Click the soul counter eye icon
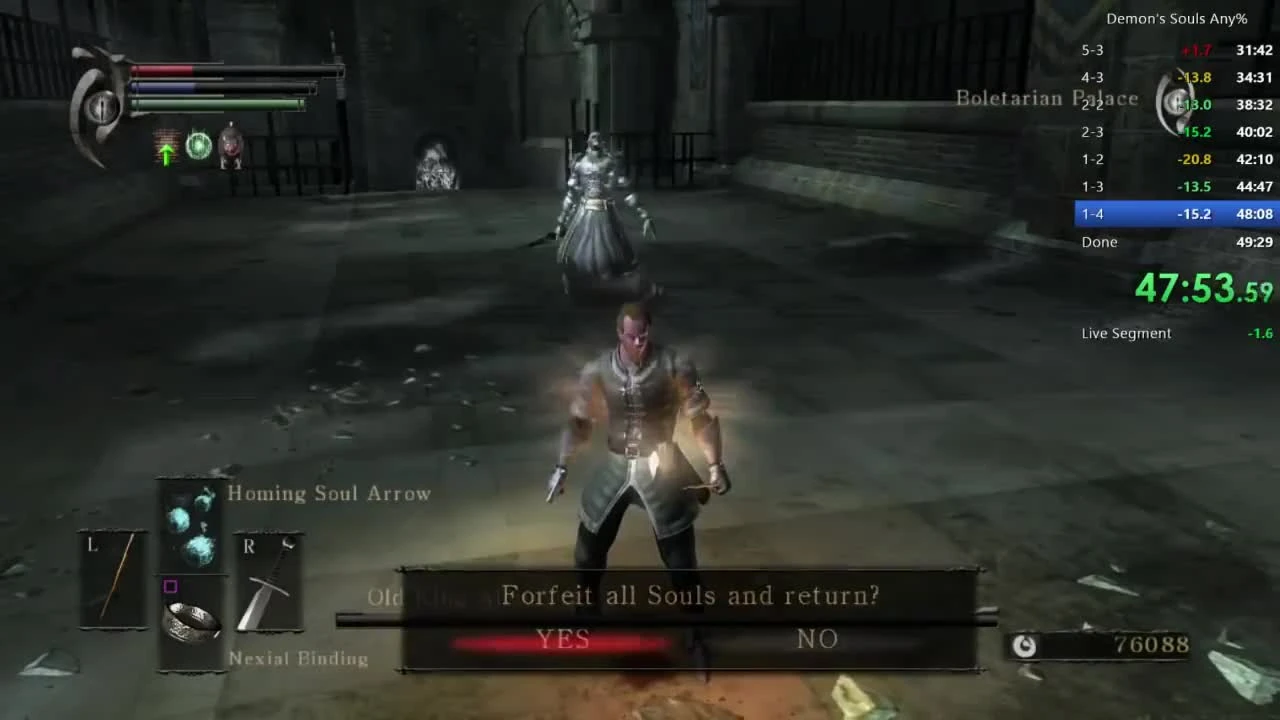 click(x=1025, y=646)
